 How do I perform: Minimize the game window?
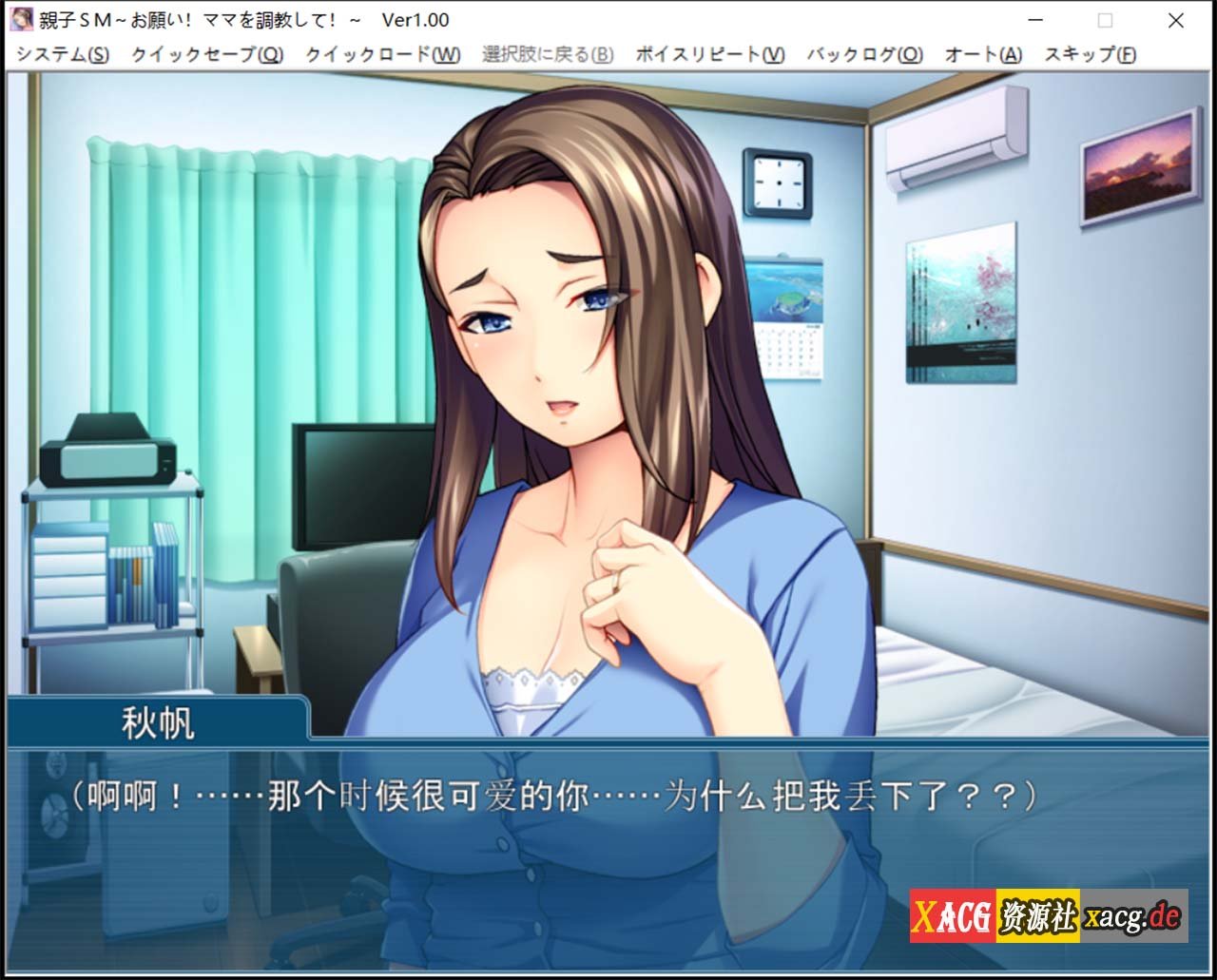(x=1034, y=19)
